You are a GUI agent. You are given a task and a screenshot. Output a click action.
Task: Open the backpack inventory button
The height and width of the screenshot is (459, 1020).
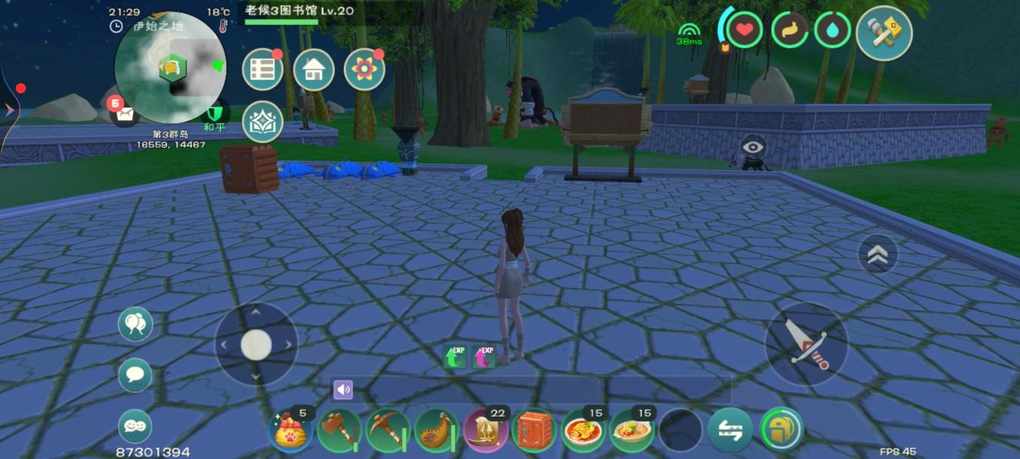(x=781, y=431)
